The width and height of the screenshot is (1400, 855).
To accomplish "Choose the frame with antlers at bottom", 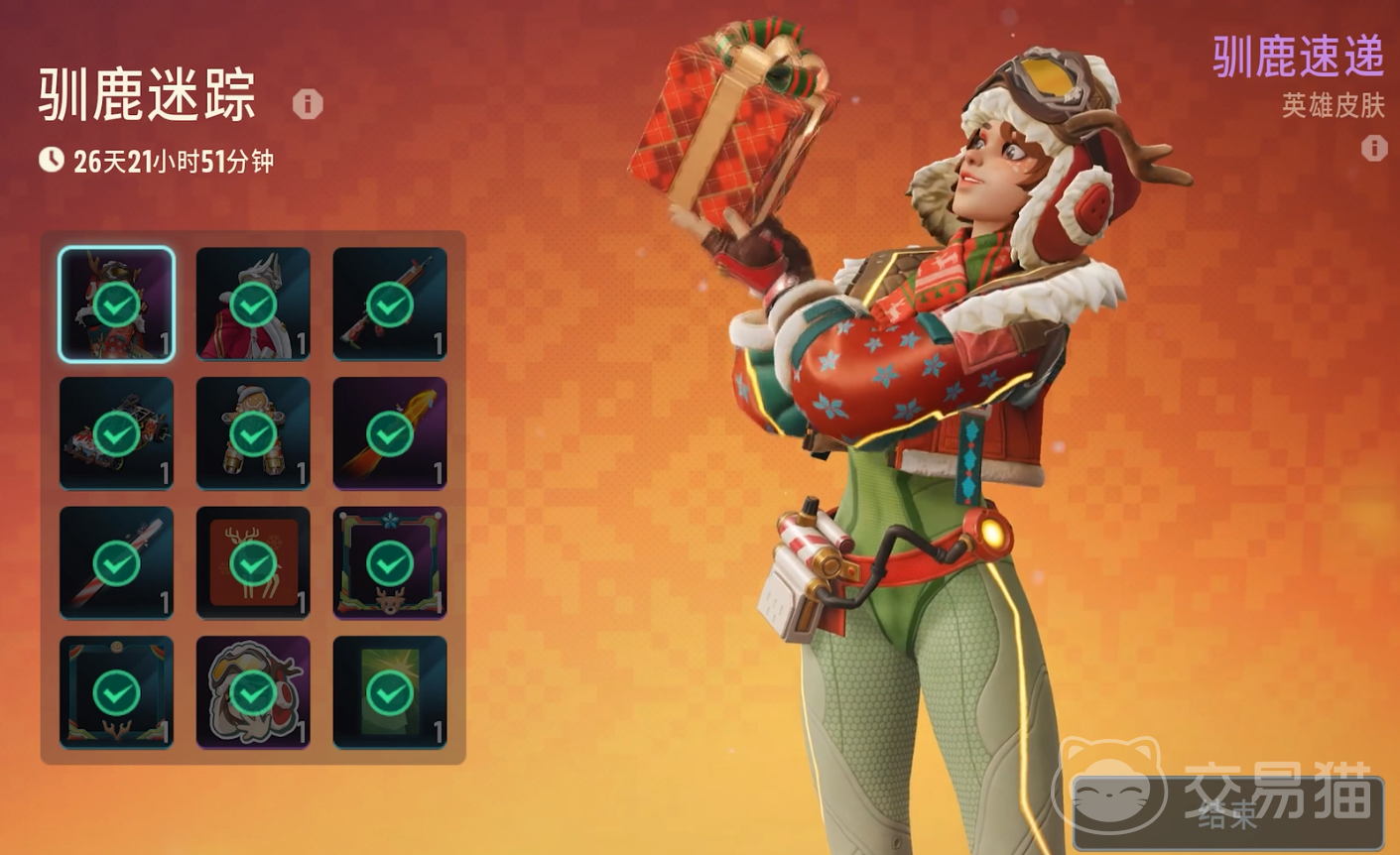I will point(116,691).
